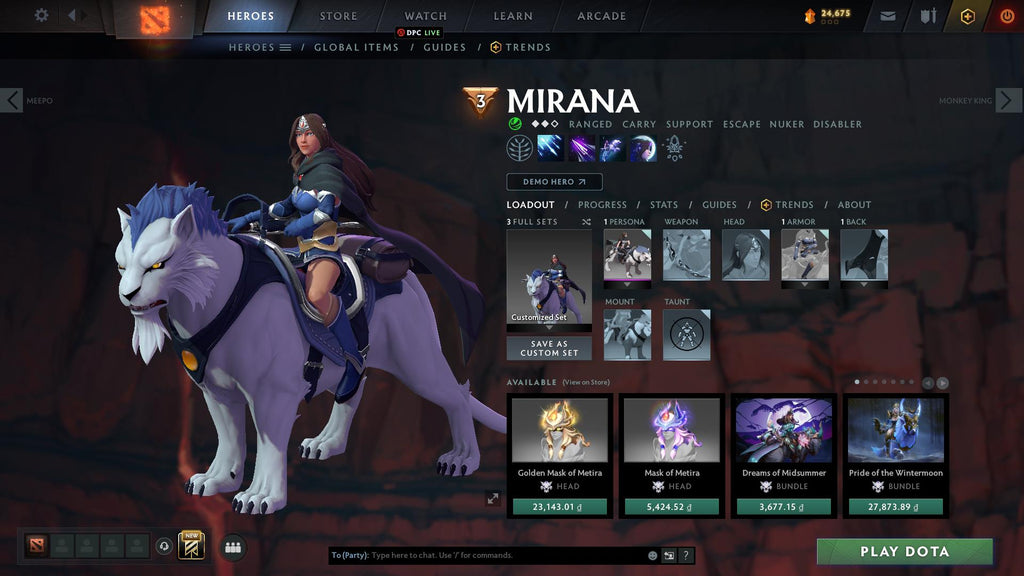Launch Demo Hero mode
The image size is (1024, 576).
coord(554,182)
